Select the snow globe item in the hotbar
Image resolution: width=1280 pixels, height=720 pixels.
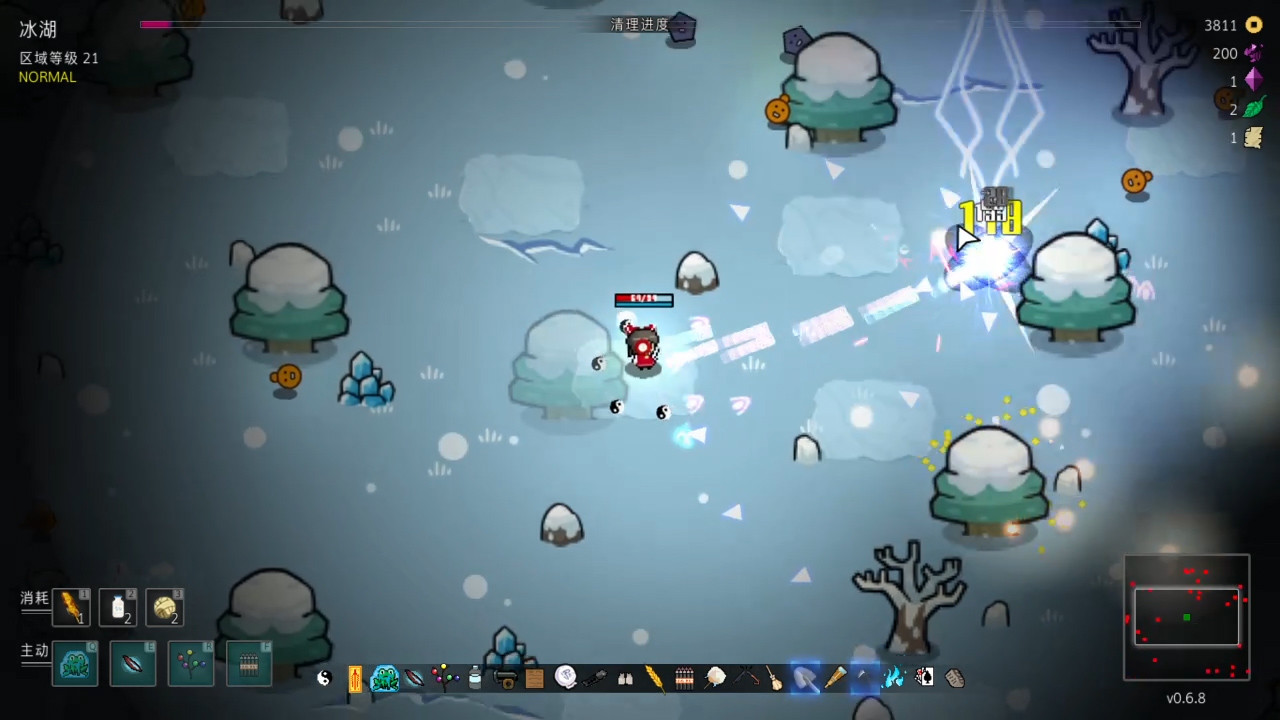coord(564,678)
